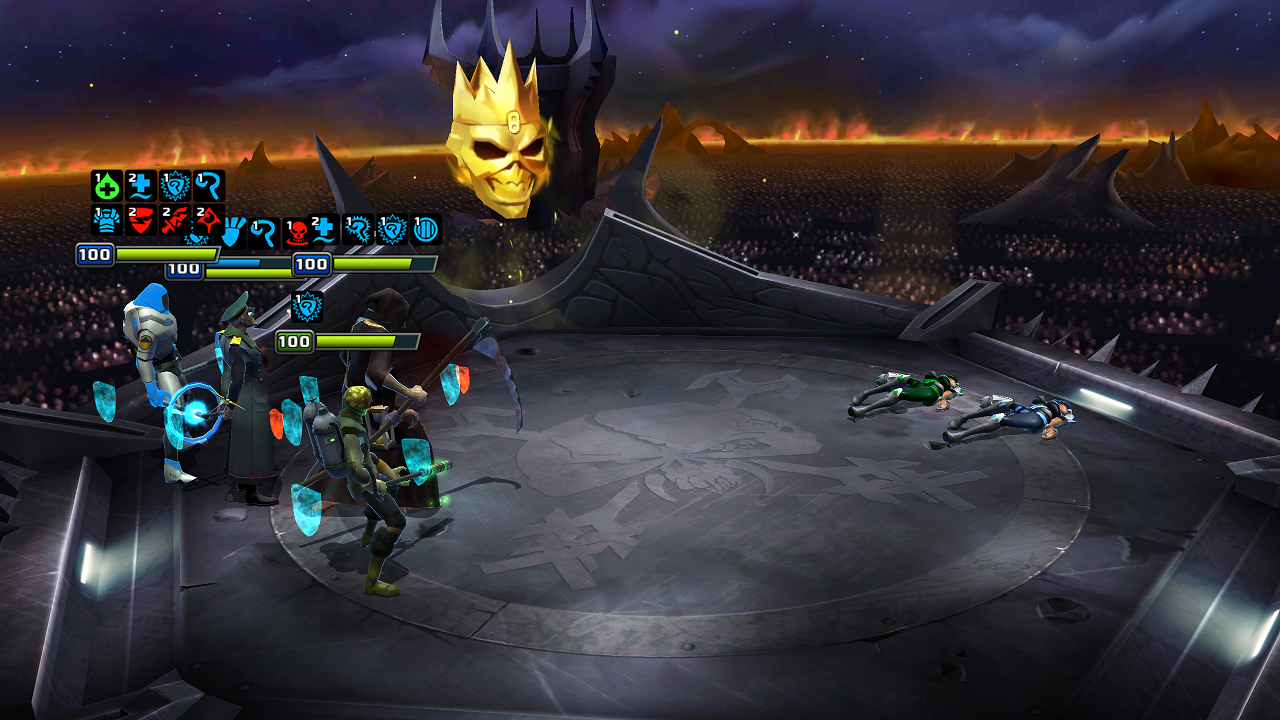Select the blue armor buff icon
Image resolution: width=1280 pixels, height=720 pixels.
[107, 220]
